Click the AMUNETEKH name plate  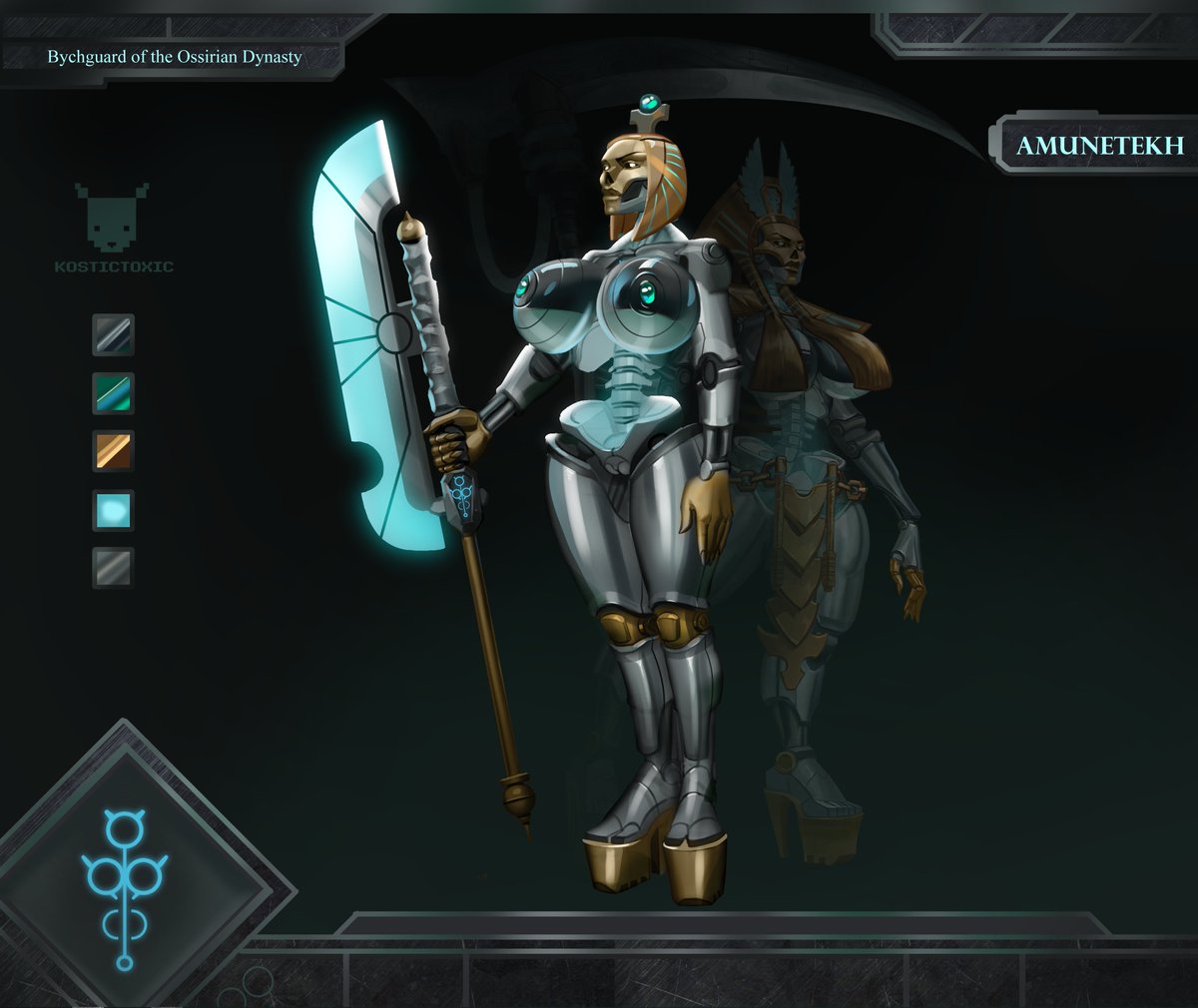(x=1099, y=146)
